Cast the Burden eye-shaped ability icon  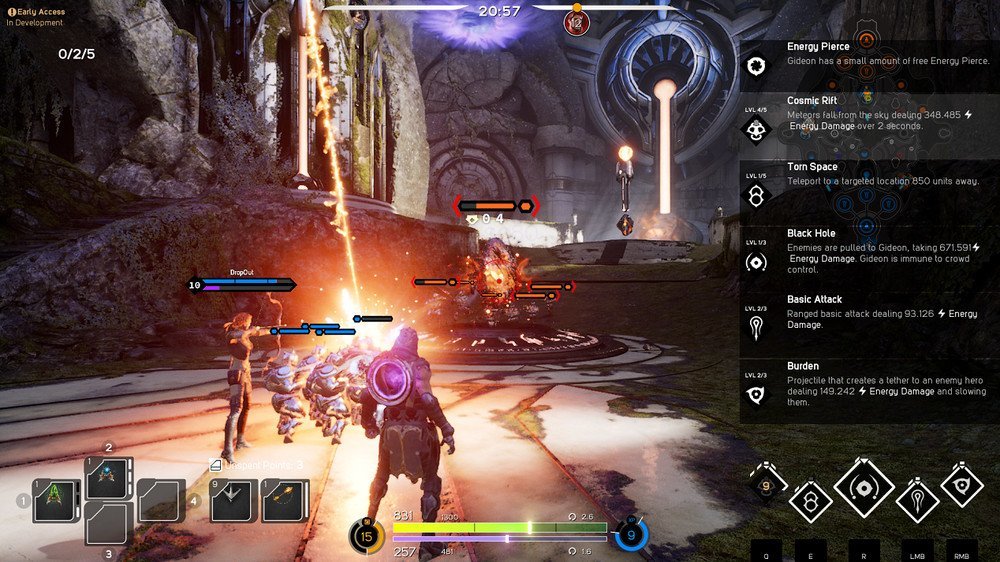(x=962, y=484)
